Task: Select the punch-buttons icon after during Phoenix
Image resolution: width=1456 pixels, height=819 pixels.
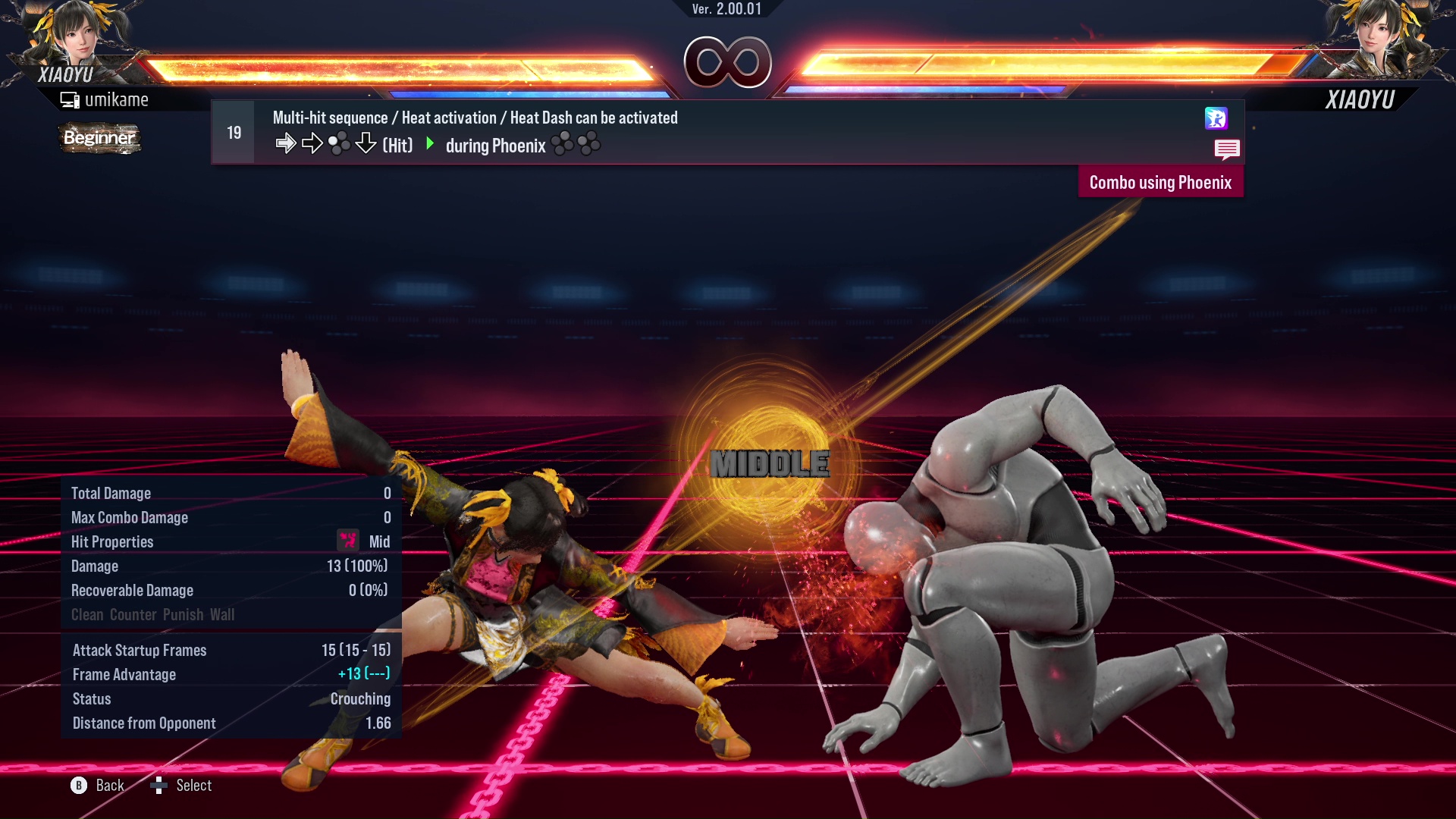Action: [578, 143]
